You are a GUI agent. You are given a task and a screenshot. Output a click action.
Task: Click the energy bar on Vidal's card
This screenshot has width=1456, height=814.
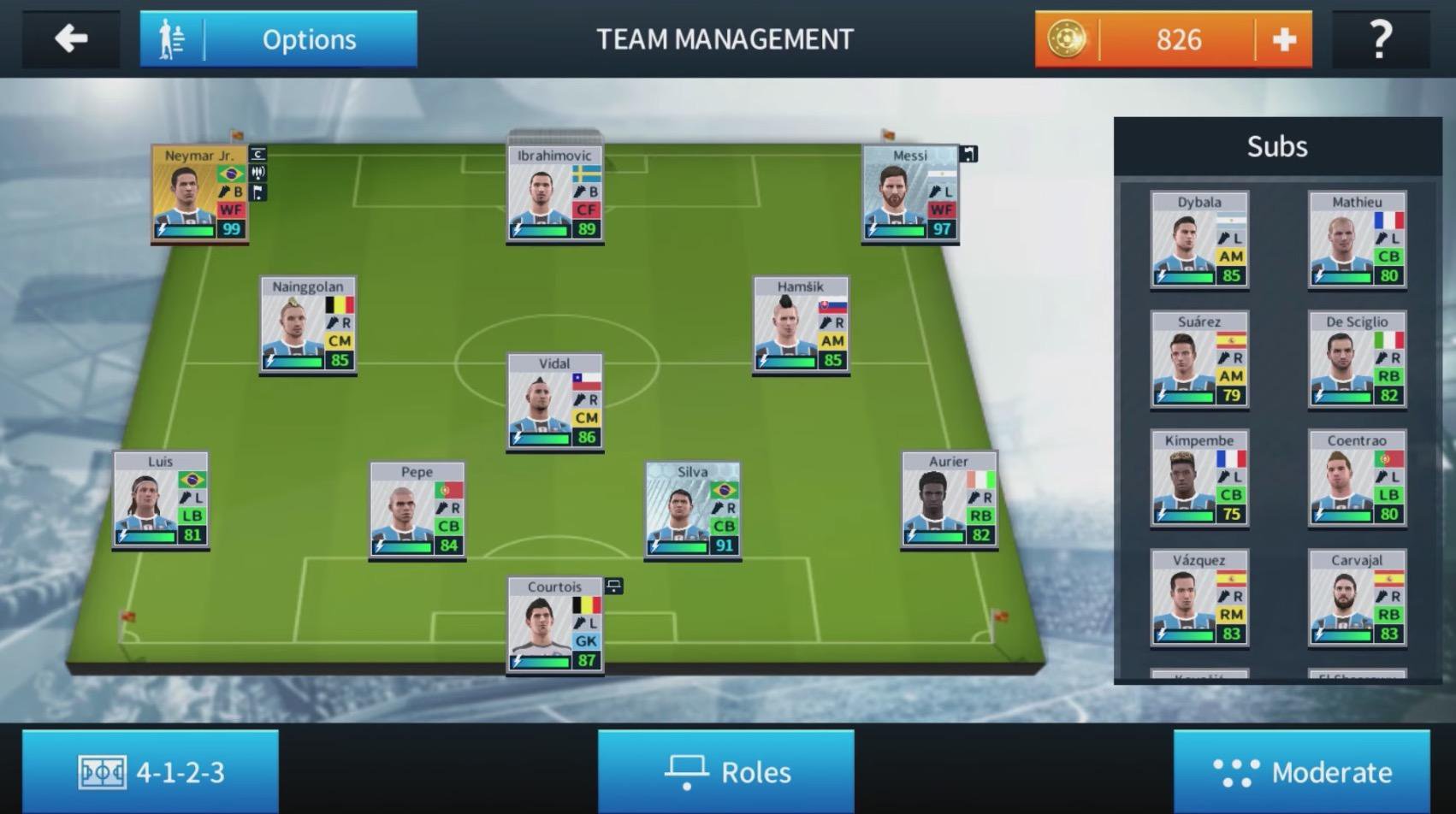click(539, 439)
